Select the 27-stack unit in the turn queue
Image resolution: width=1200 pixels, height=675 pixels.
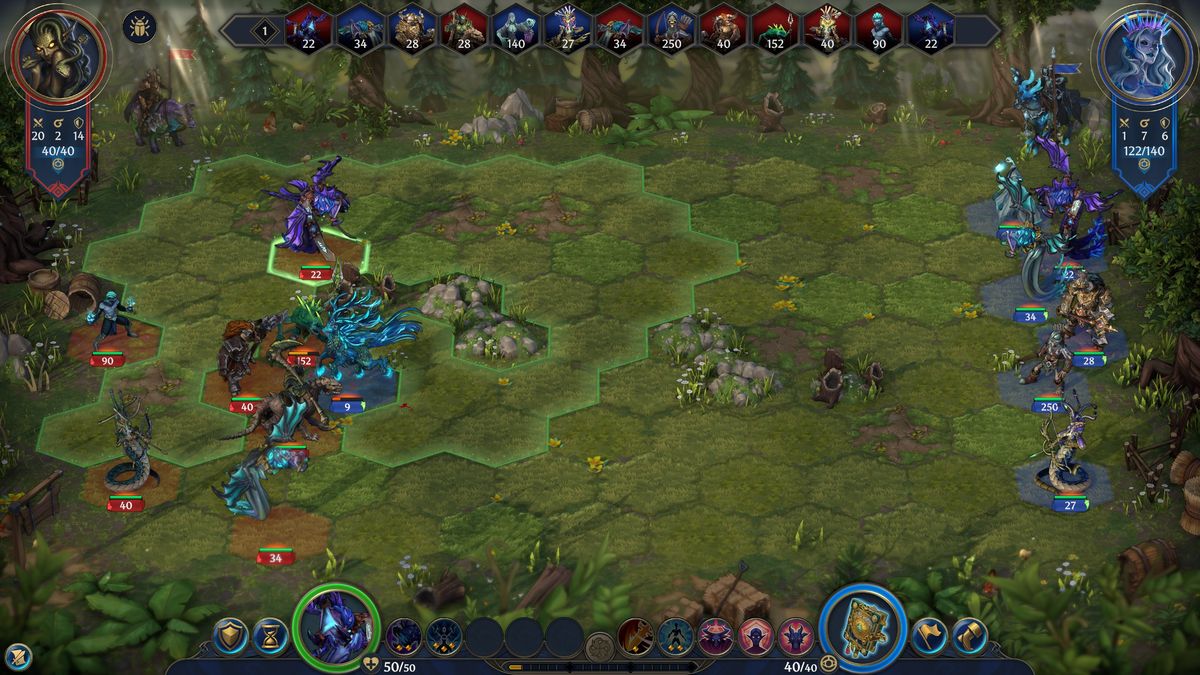pyautogui.click(x=567, y=28)
